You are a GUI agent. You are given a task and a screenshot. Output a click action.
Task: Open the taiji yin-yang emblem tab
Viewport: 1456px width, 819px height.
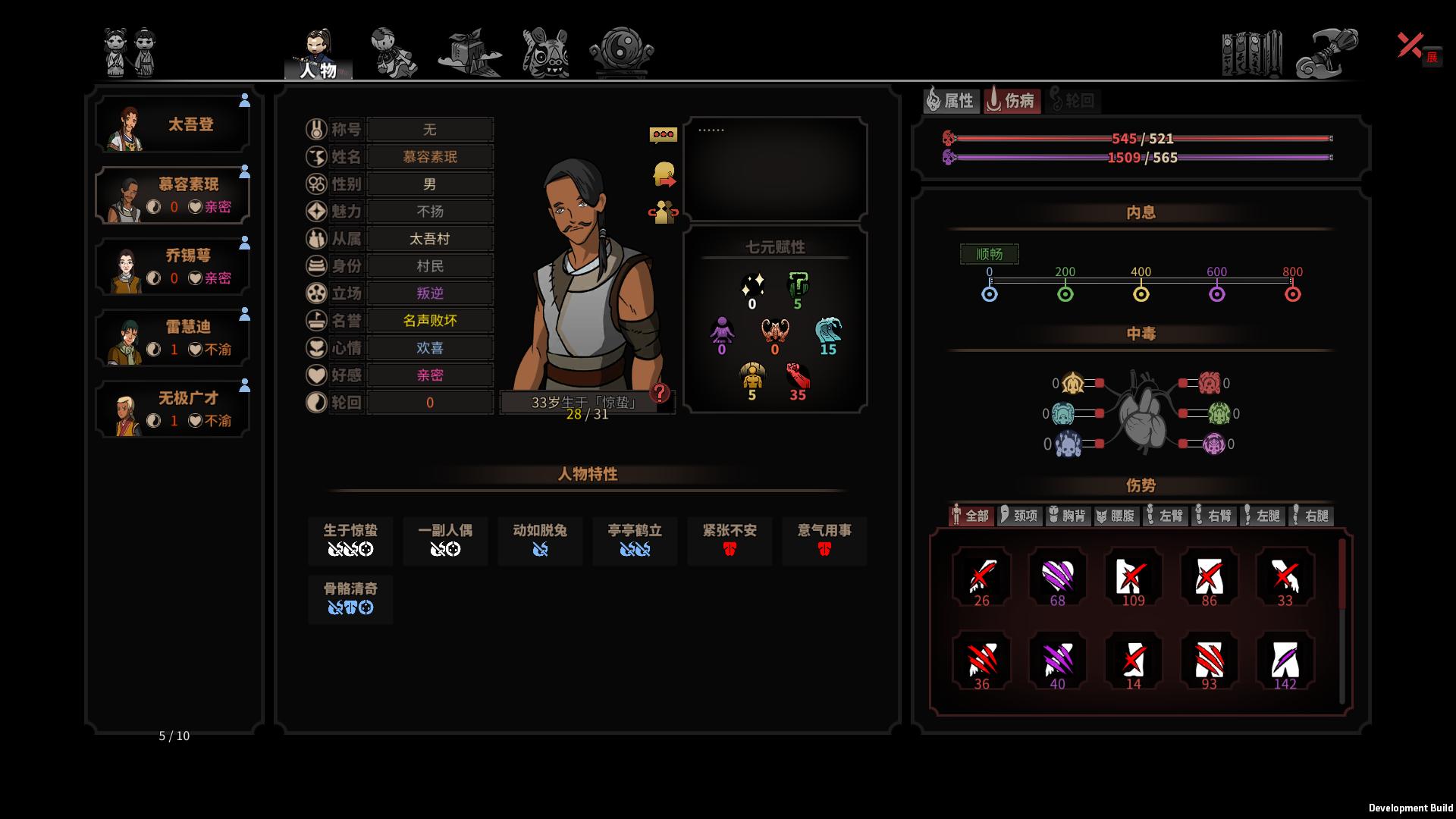click(x=622, y=52)
